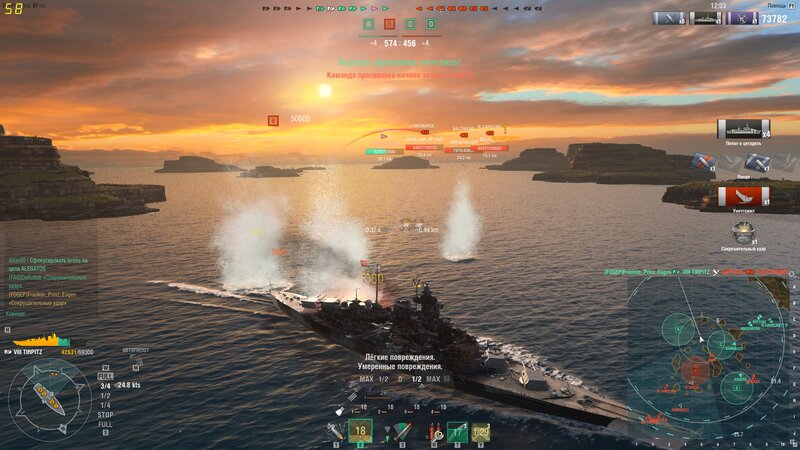The height and width of the screenshot is (450, 800).
Task: Select the high-explosive shell ammo slot
Action: (339, 433)
